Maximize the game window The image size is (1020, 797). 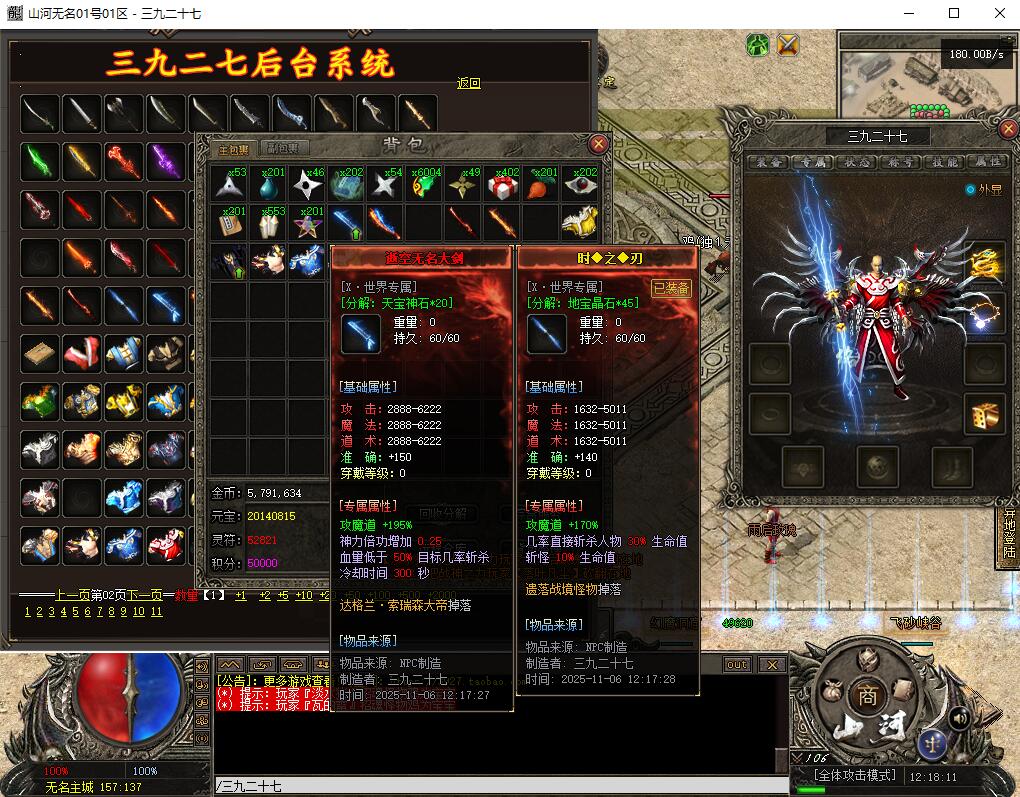pyautogui.click(x=954, y=14)
